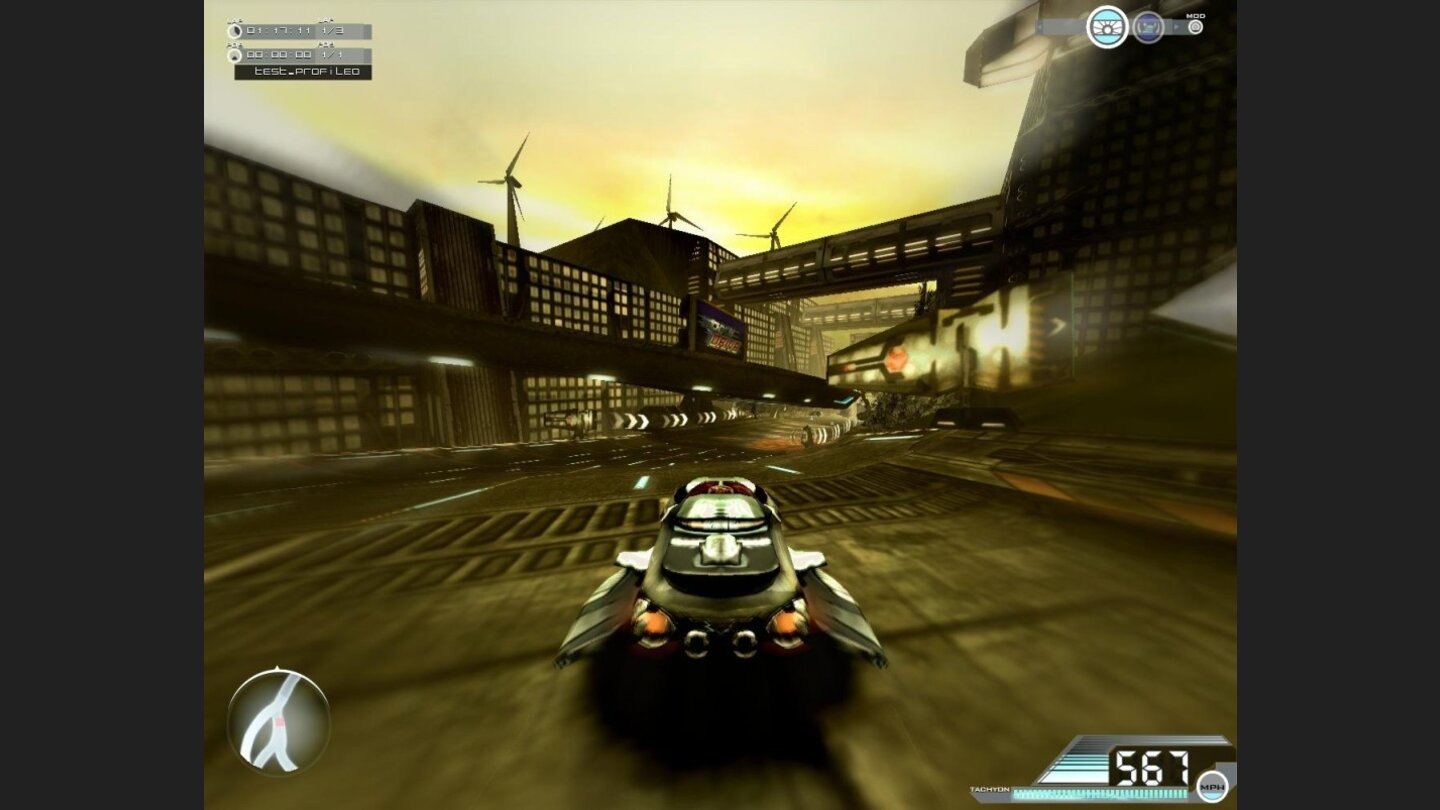Screen dimensions: 1440x810
Task: Toggle the MOD status indicator on
Action: coord(1197,27)
